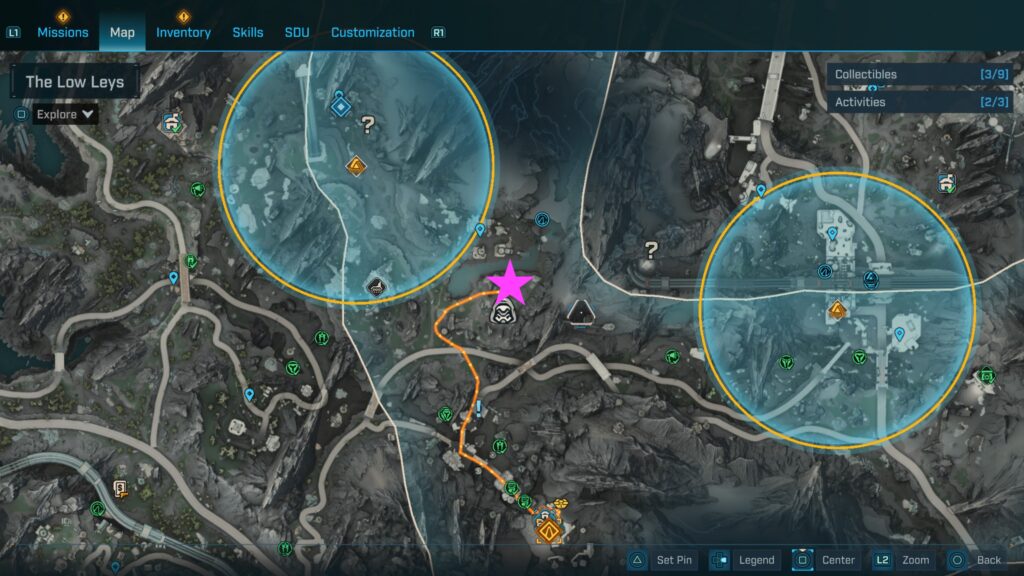The height and width of the screenshot is (576, 1024).
Task: Click the player position marker
Action: [502, 315]
